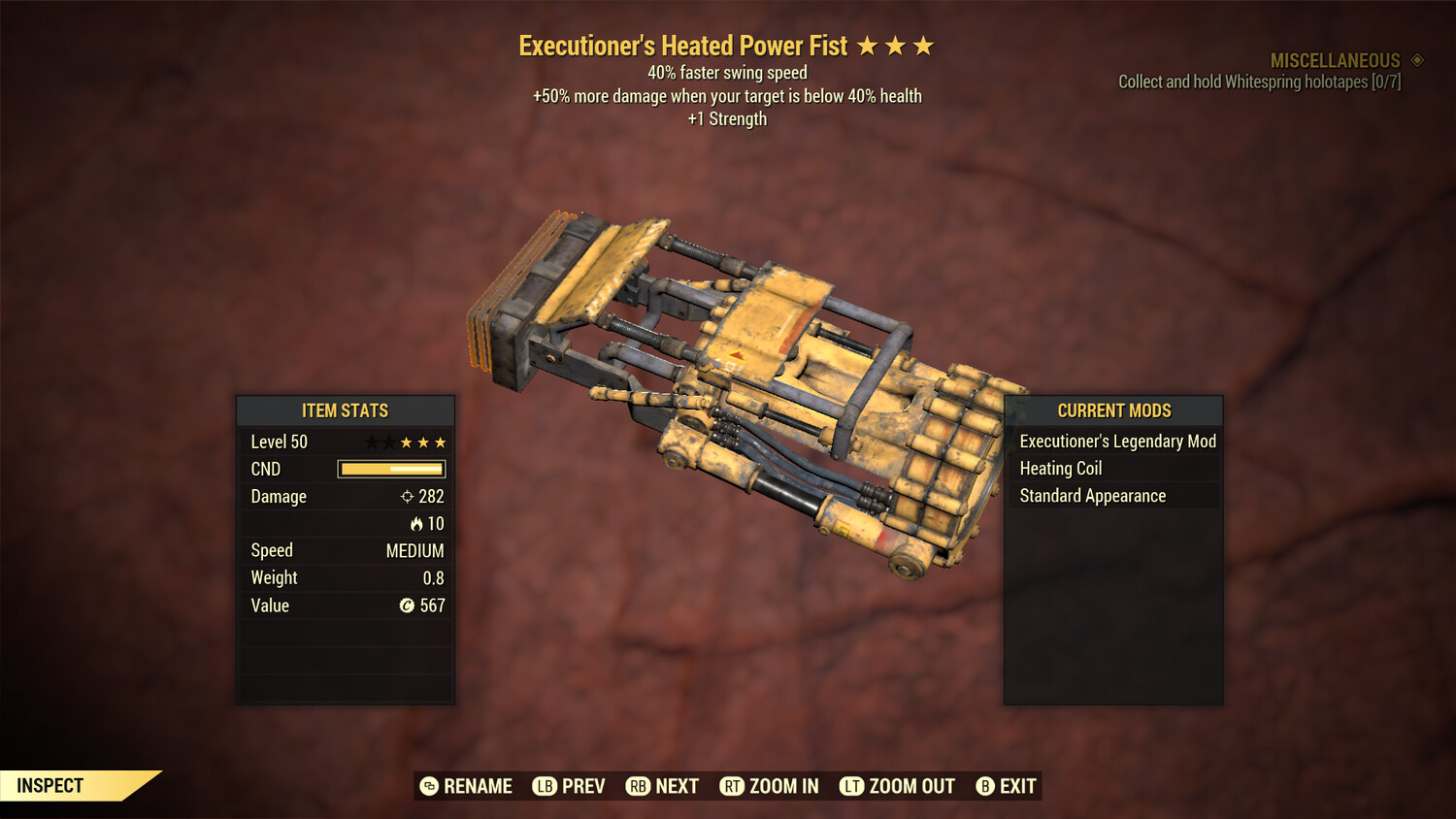Click the LT Zoom Out trigger icon

pyautogui.click(x=851, y=786)
